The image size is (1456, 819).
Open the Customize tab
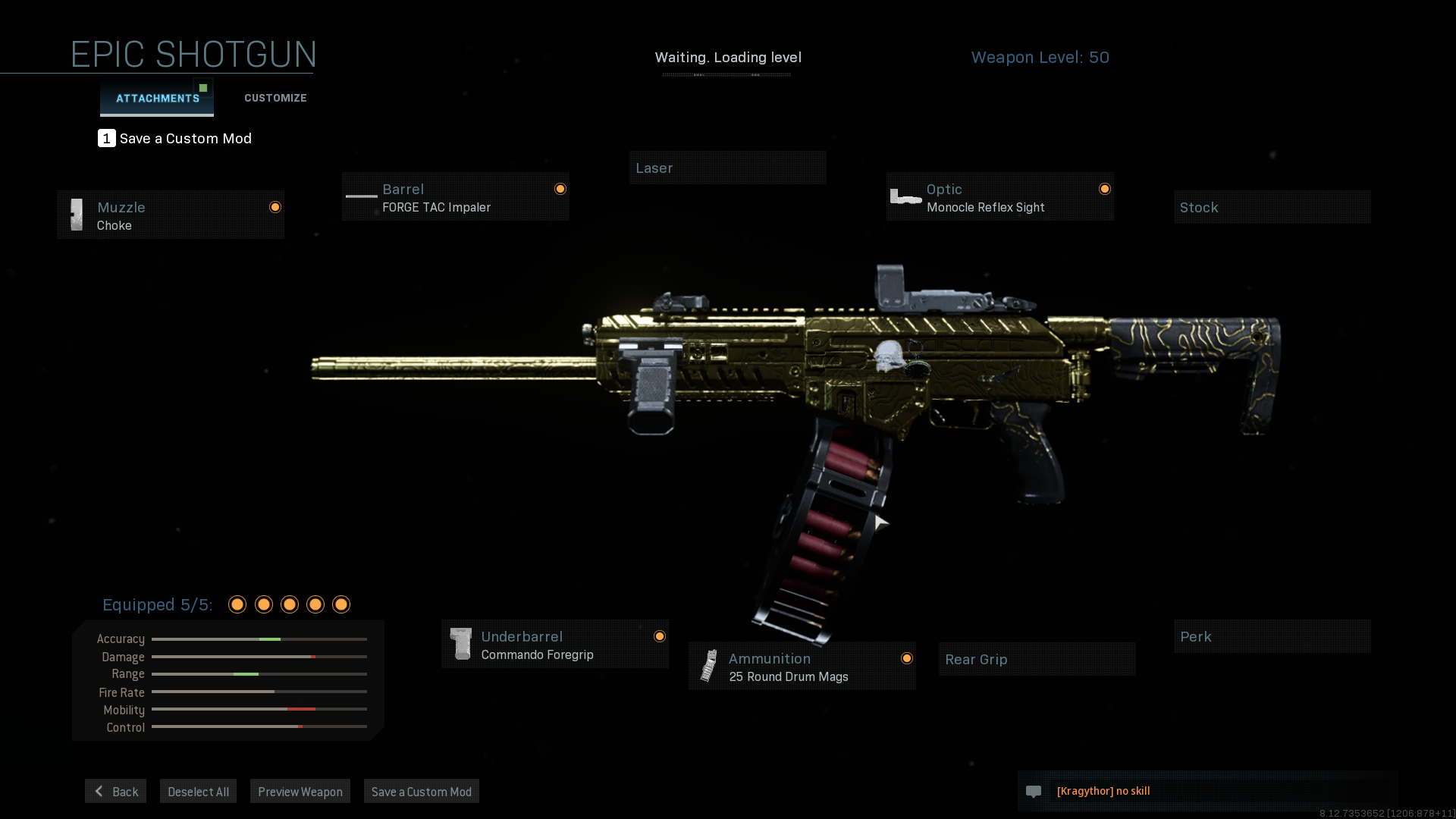pyautogui.click(x=275, y=99)
